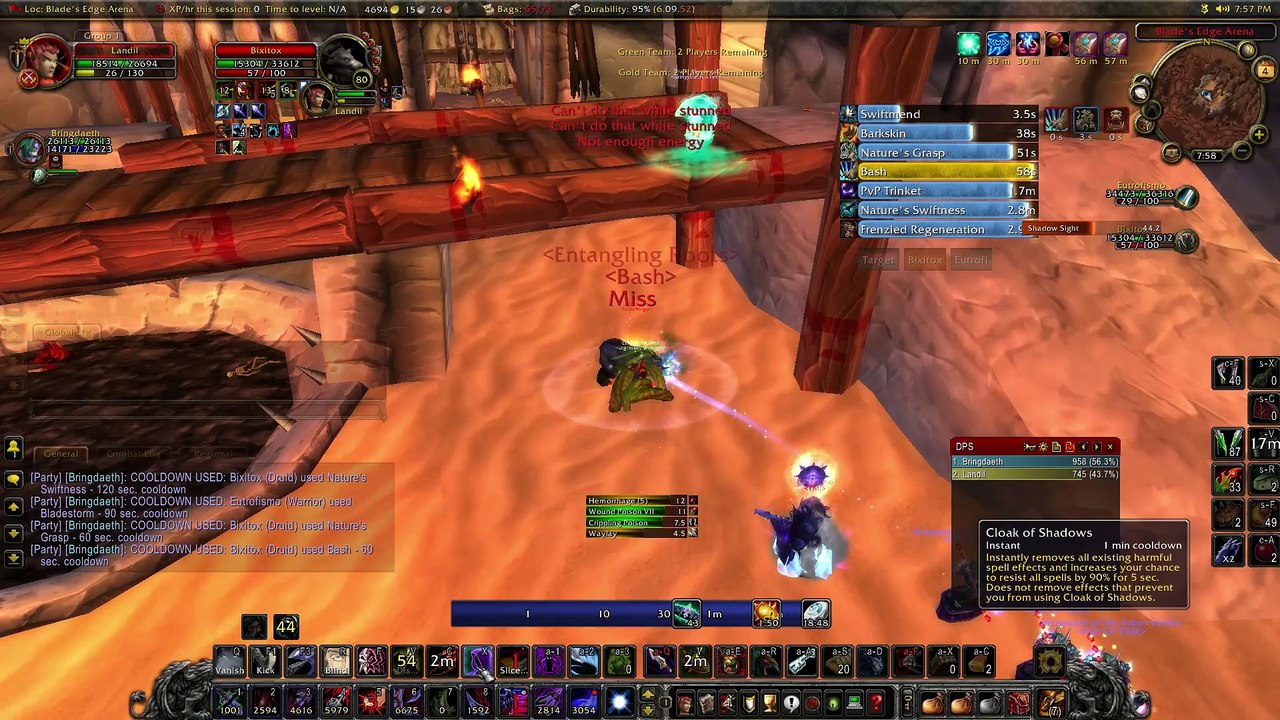This screenshot has width=1280, height=720.
Task: Cast Blind from the action bar
Action: pos(336,661)
